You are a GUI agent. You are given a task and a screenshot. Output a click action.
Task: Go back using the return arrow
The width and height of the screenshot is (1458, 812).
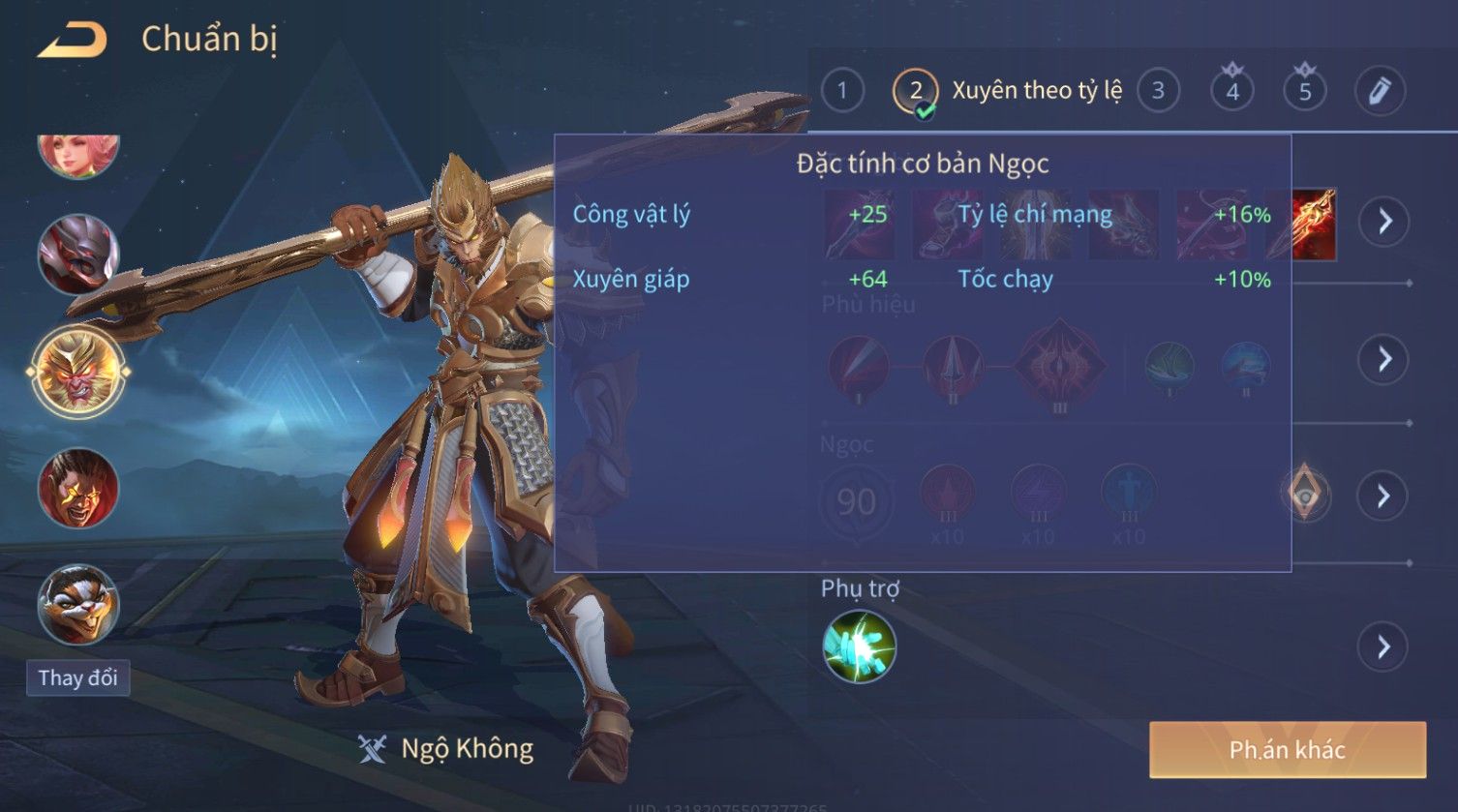[73, 41]
